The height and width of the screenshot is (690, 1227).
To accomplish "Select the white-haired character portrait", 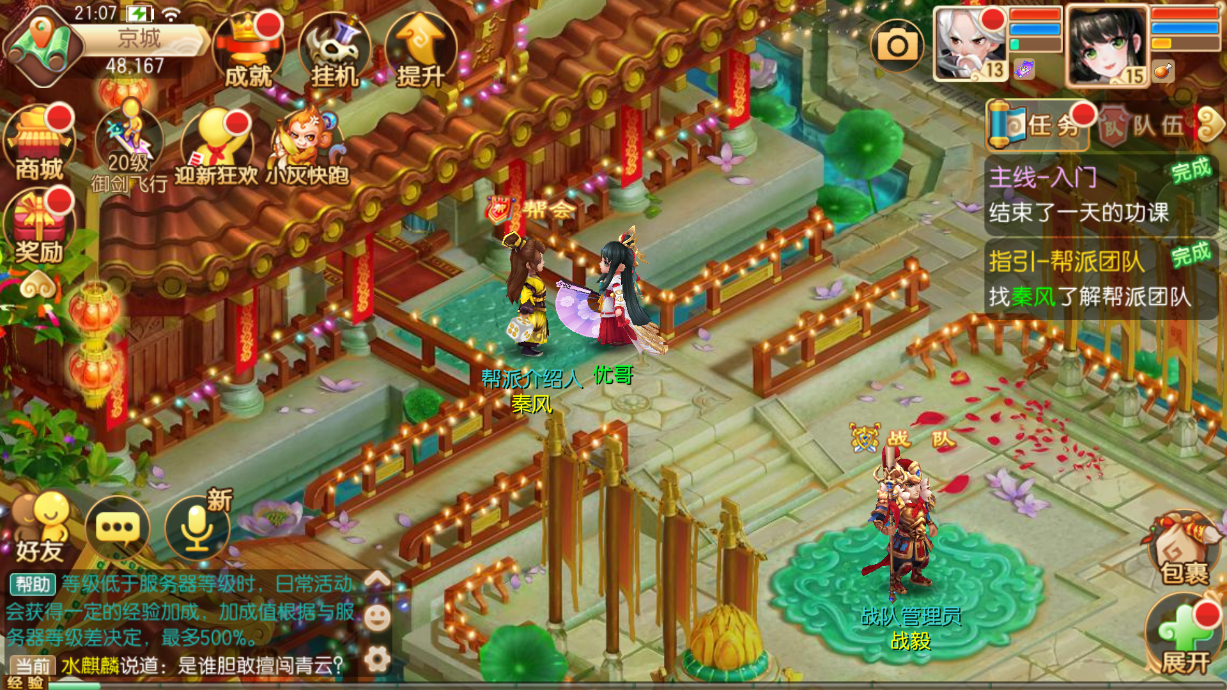I will click(x=970, y=43).
